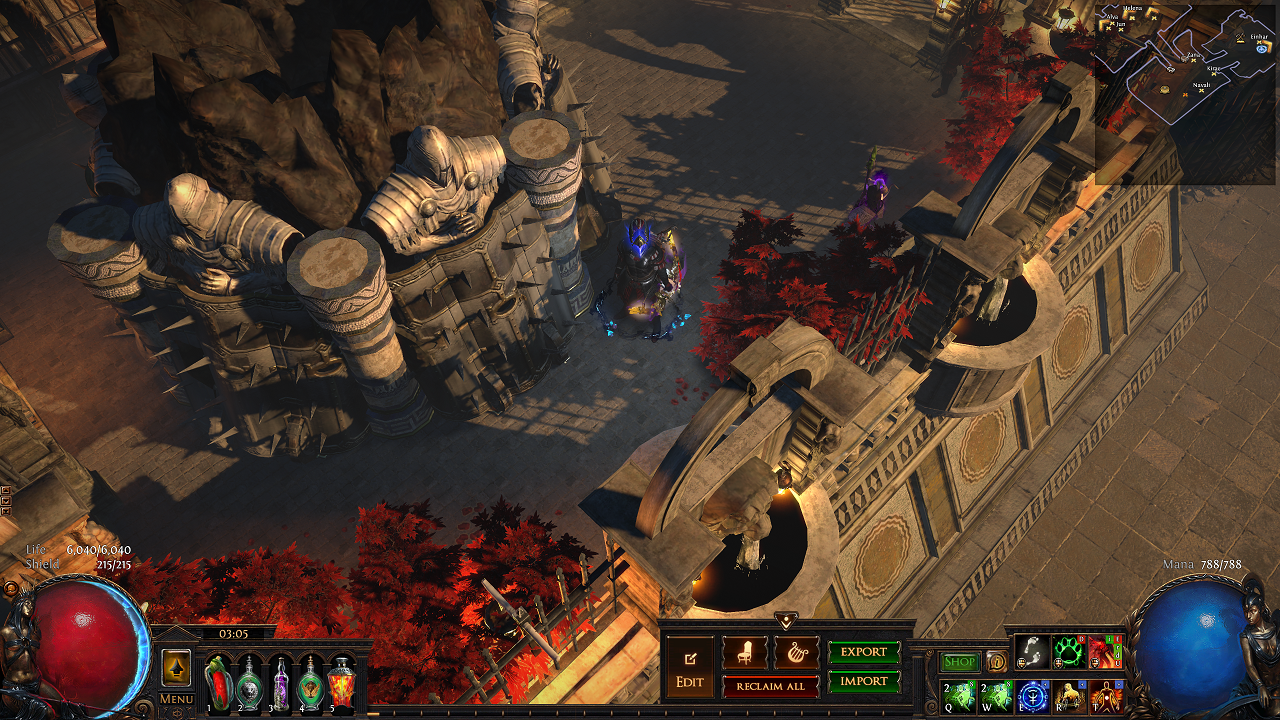The image size is (1280, 720).
Task: Click the gold coin icon beside Shop
Action: tap(996, 662)
